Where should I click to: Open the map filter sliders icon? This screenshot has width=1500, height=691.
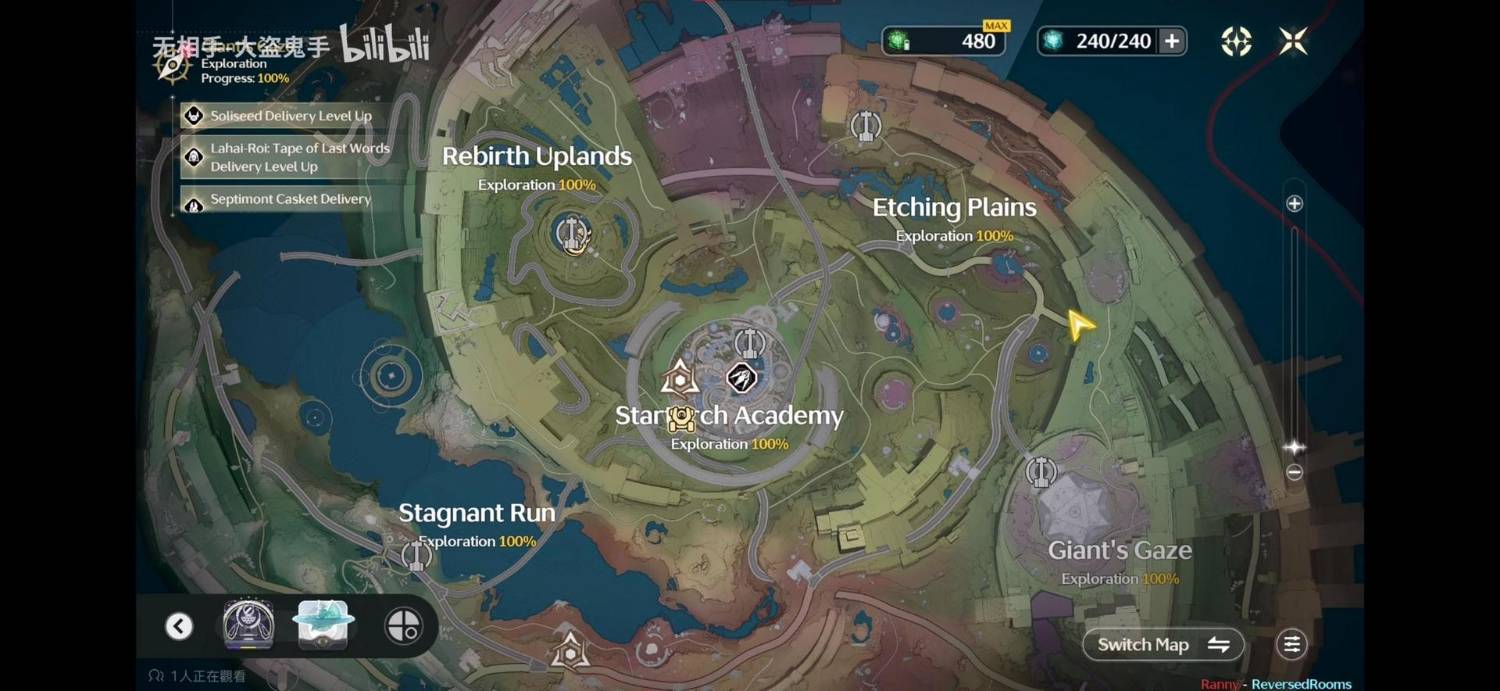pos(1292,645)
